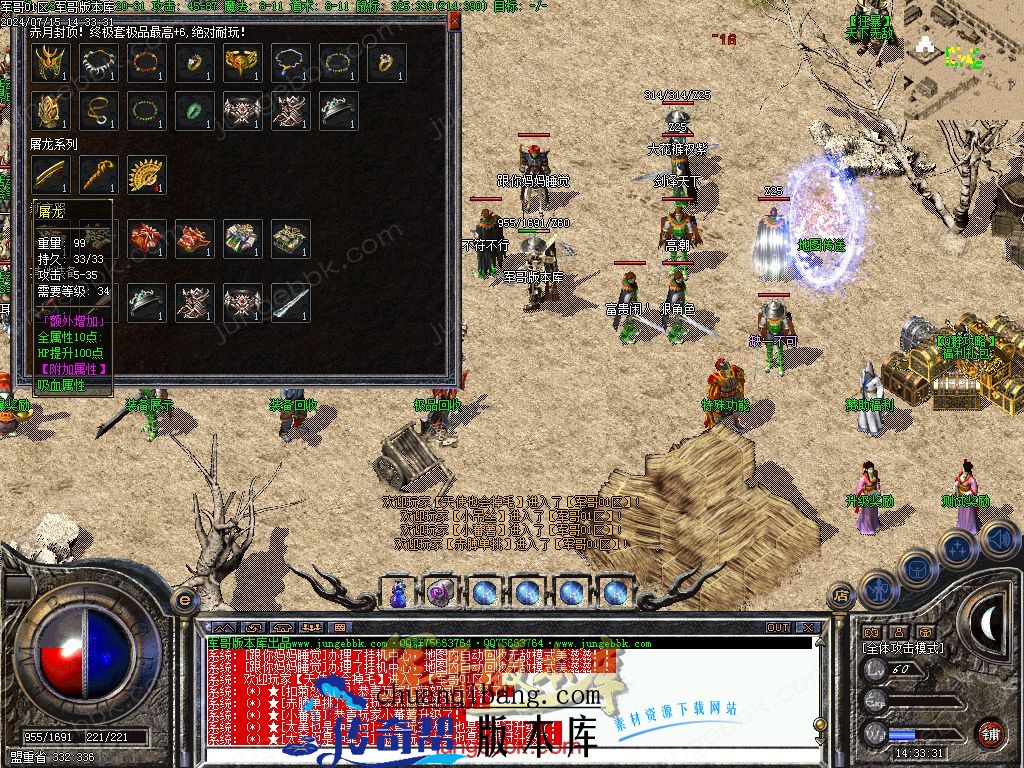1024x768 pixels.
Task: Select the purple and green robe item
Action: 242,239
